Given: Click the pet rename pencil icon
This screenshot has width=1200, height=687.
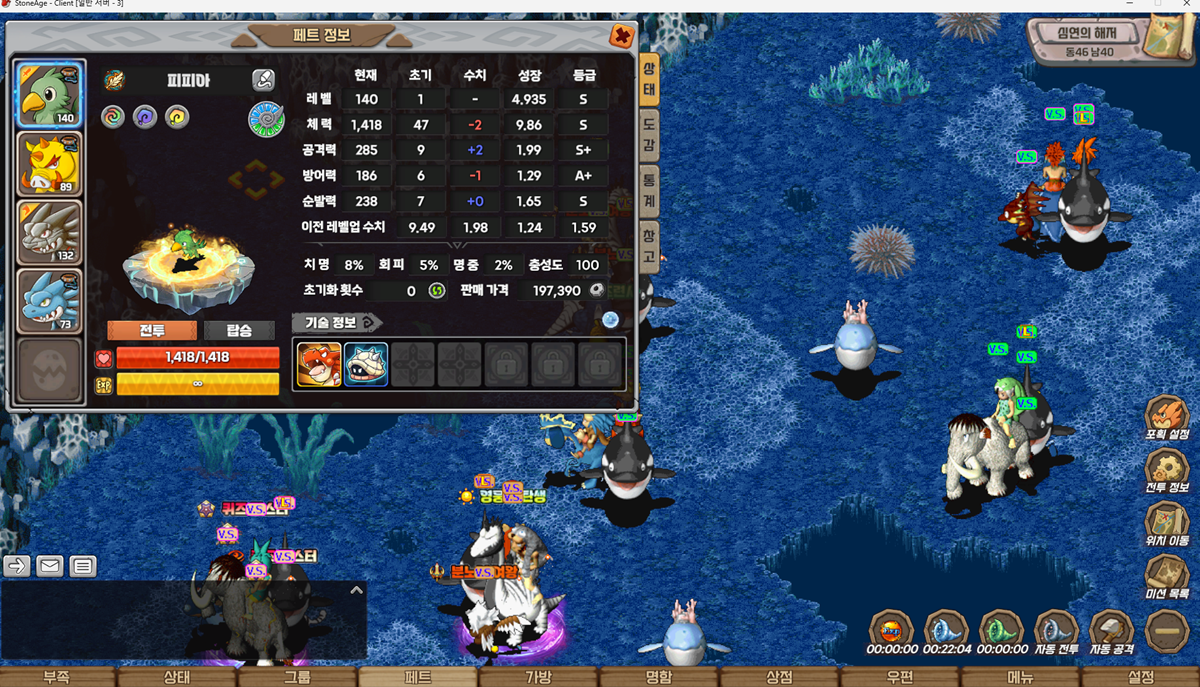Looking at the screenshot, I should coord(263,80).
